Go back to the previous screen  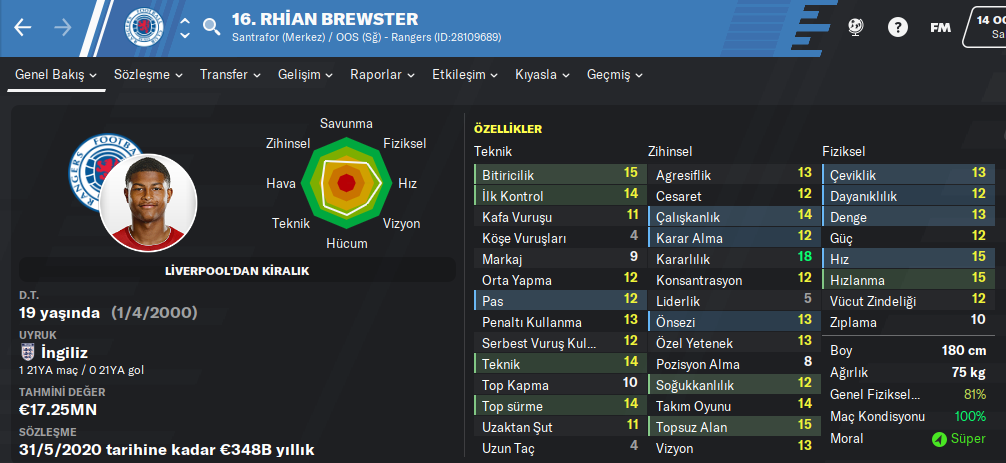click(23, 28)
